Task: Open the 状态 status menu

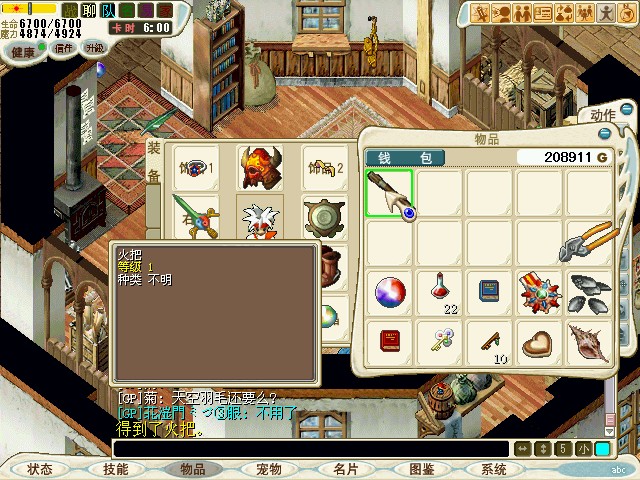Action: pos(40,469)
